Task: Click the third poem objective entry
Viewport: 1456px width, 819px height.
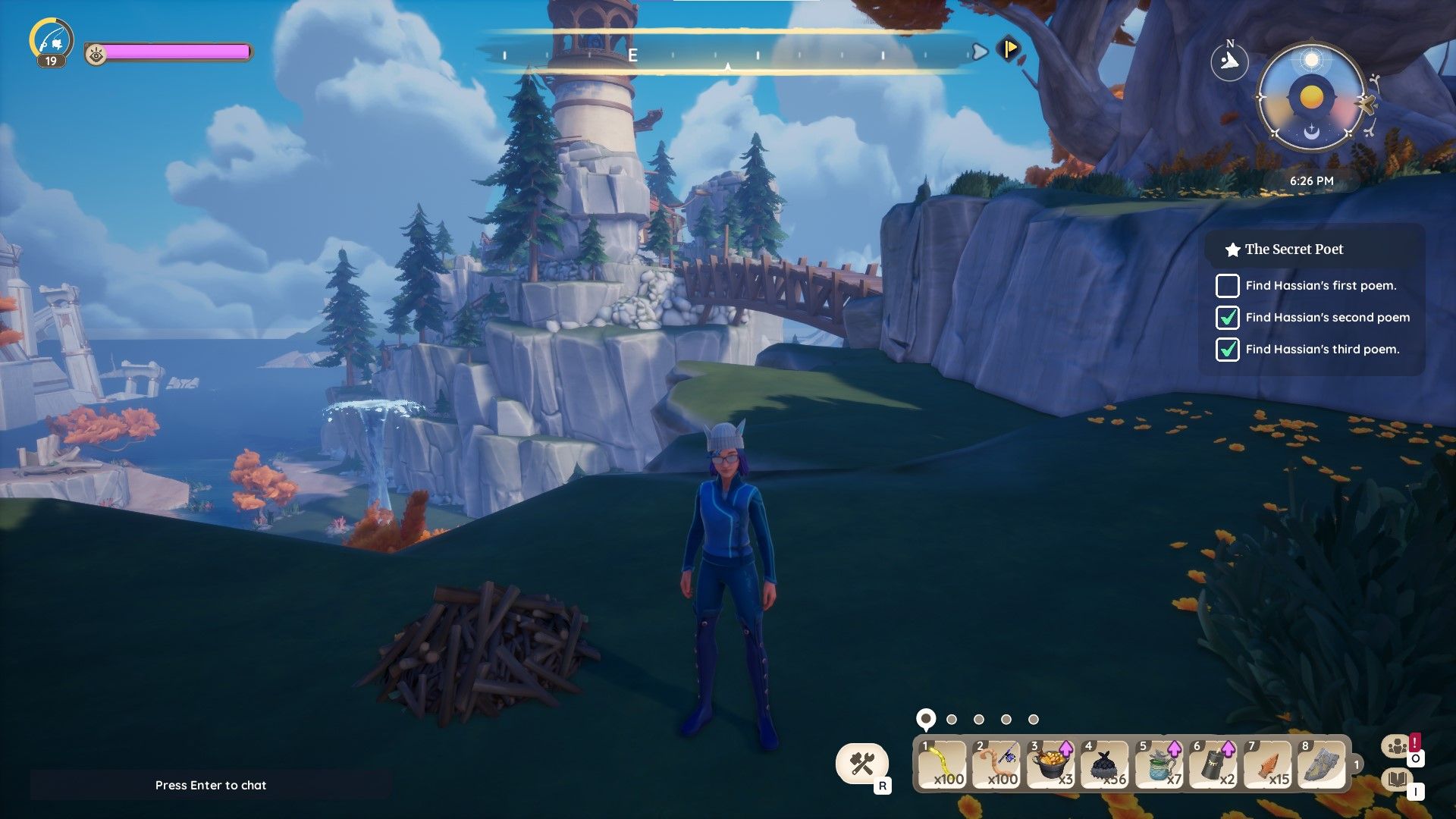Action: click(x=1322, y=350)
